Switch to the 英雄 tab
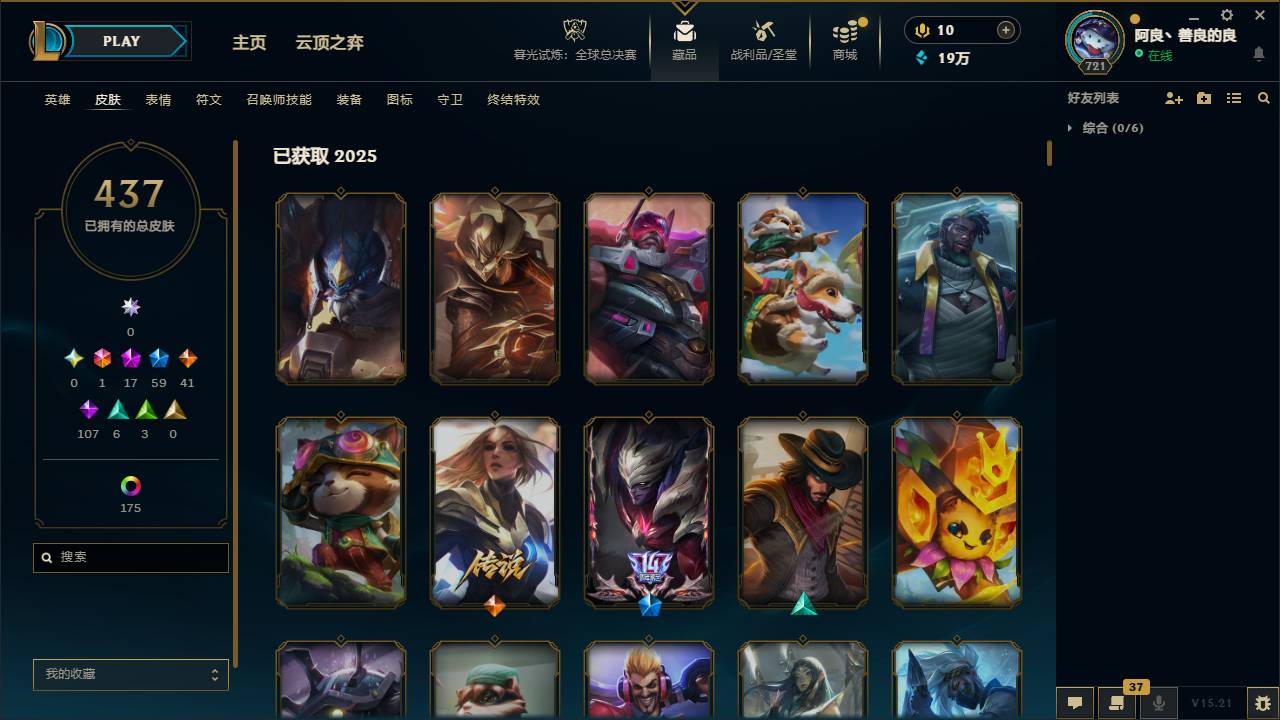Viewport: 1280px width, 720px height. pyautogui.click(x=57, y=100)
